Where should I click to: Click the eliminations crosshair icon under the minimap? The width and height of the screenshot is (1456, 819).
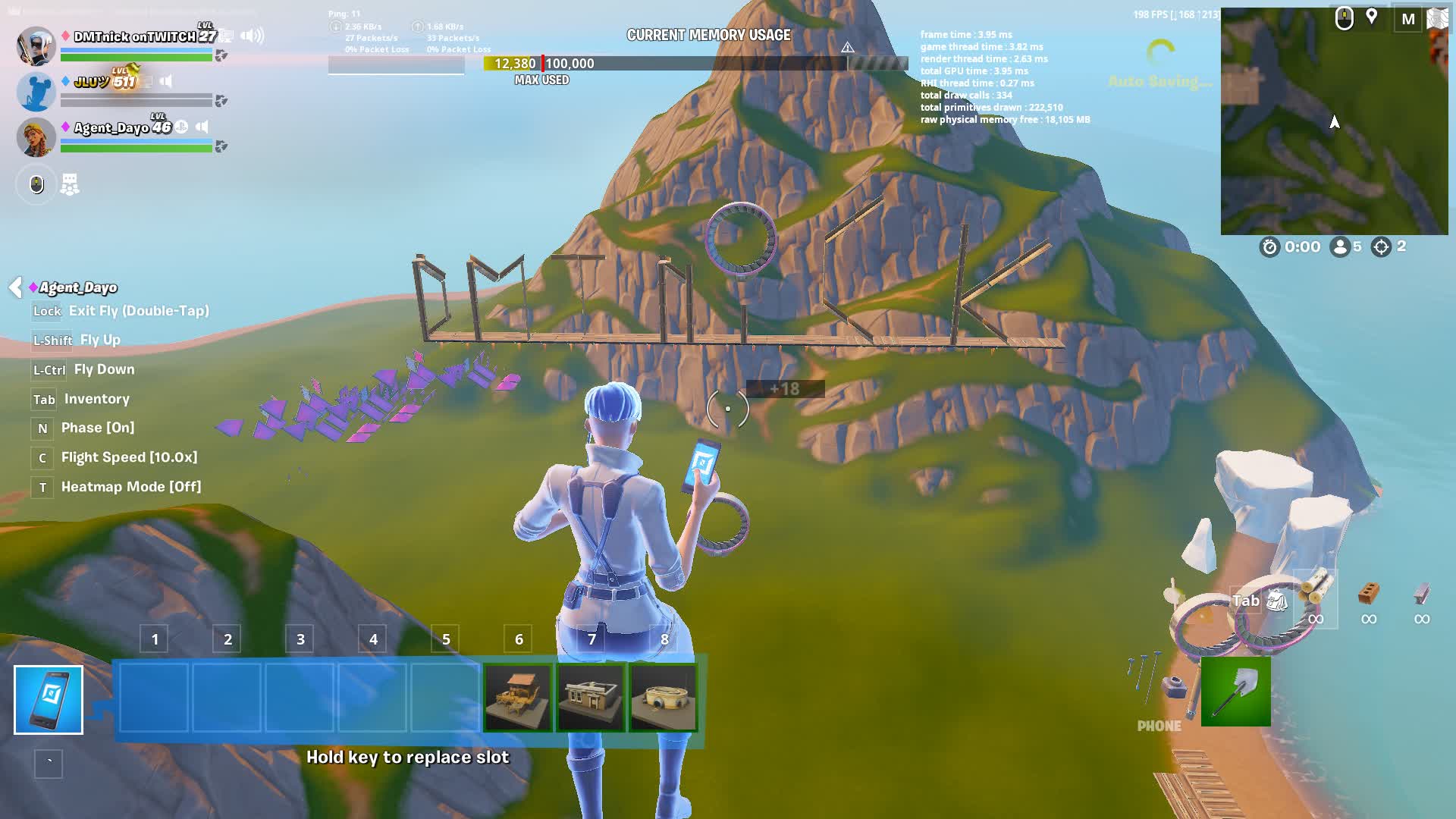tap(1382, 246)
